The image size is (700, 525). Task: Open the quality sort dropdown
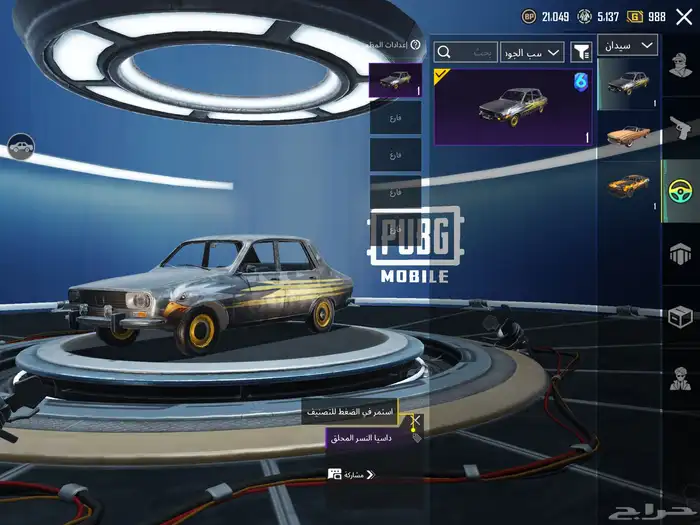[x=533, y=51]
